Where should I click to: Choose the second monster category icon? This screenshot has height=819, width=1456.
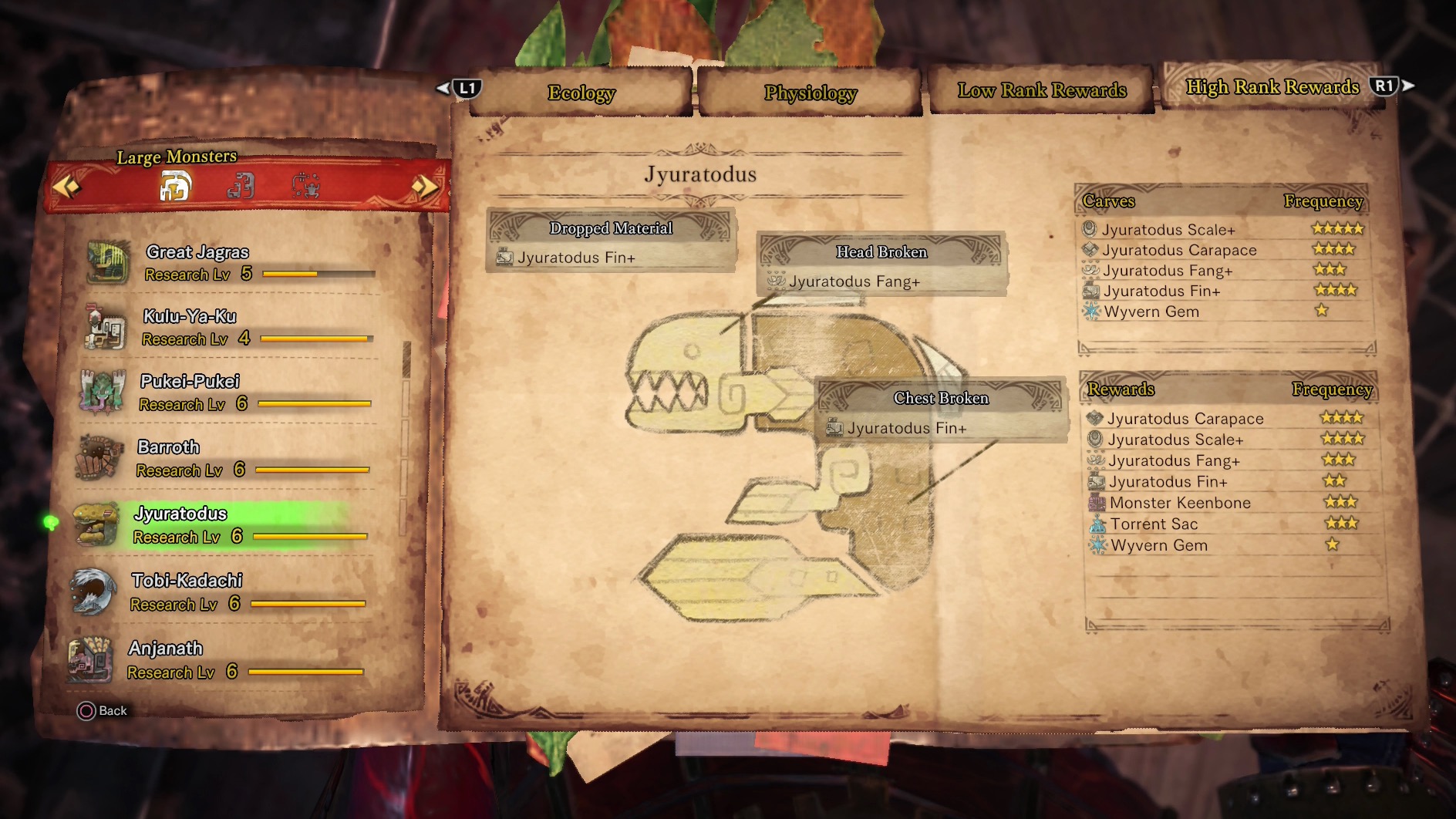point(241,187)
